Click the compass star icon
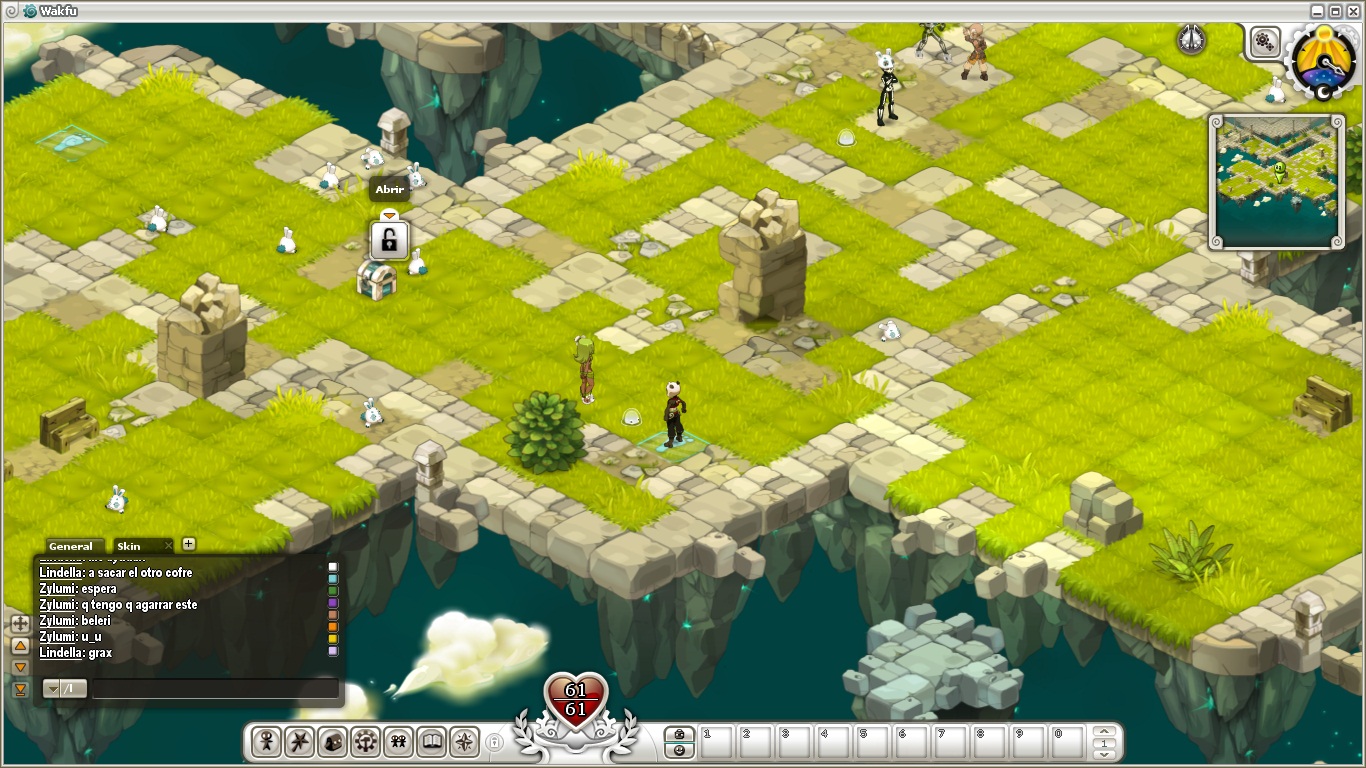This screenshot has height=768, width=1366. pos(464,742)
